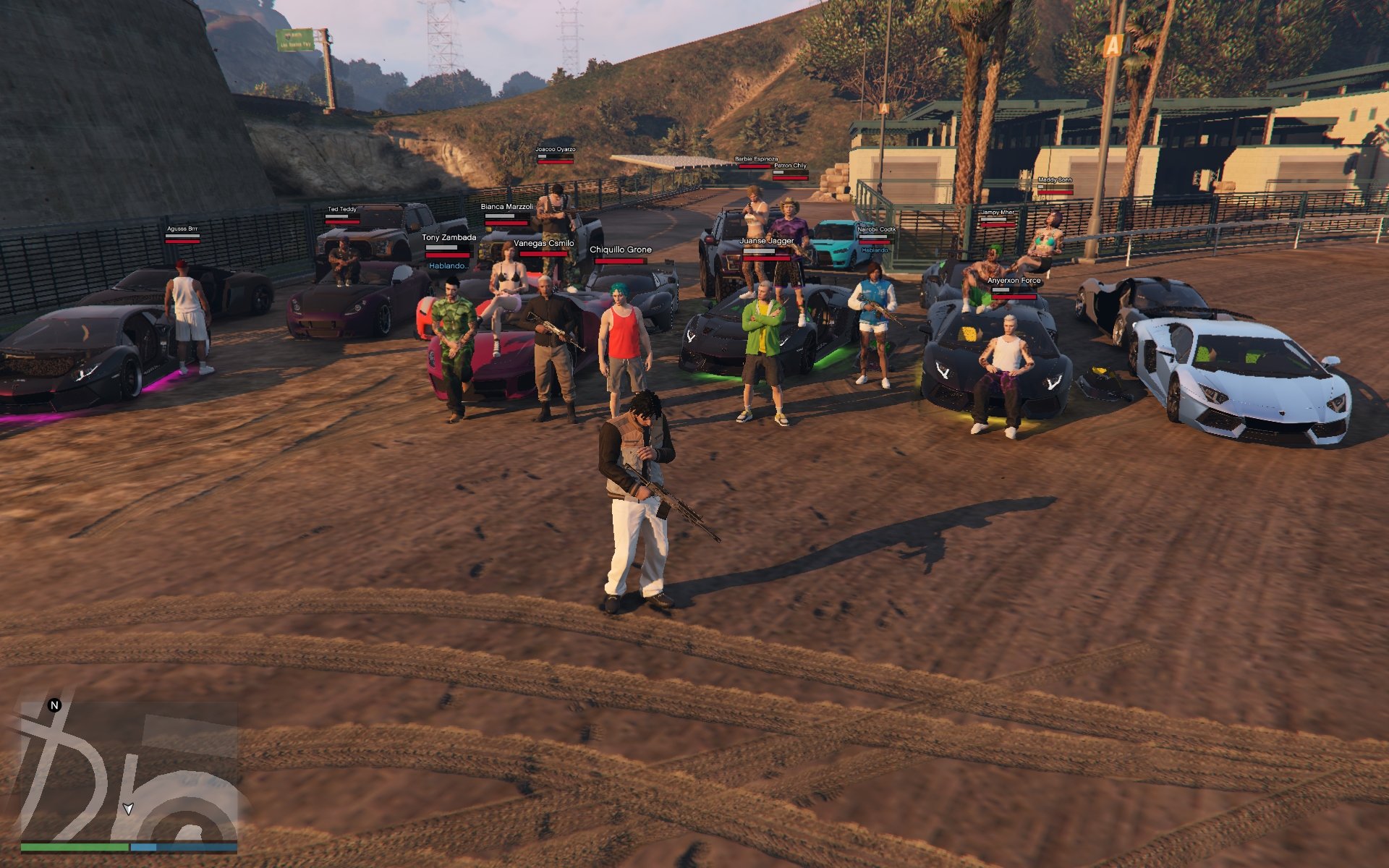Image resolution: width=1389 pixels, height=868 pixels.
Task: Select the north compass marker on minimap
Action: click(x=54, y=705)
